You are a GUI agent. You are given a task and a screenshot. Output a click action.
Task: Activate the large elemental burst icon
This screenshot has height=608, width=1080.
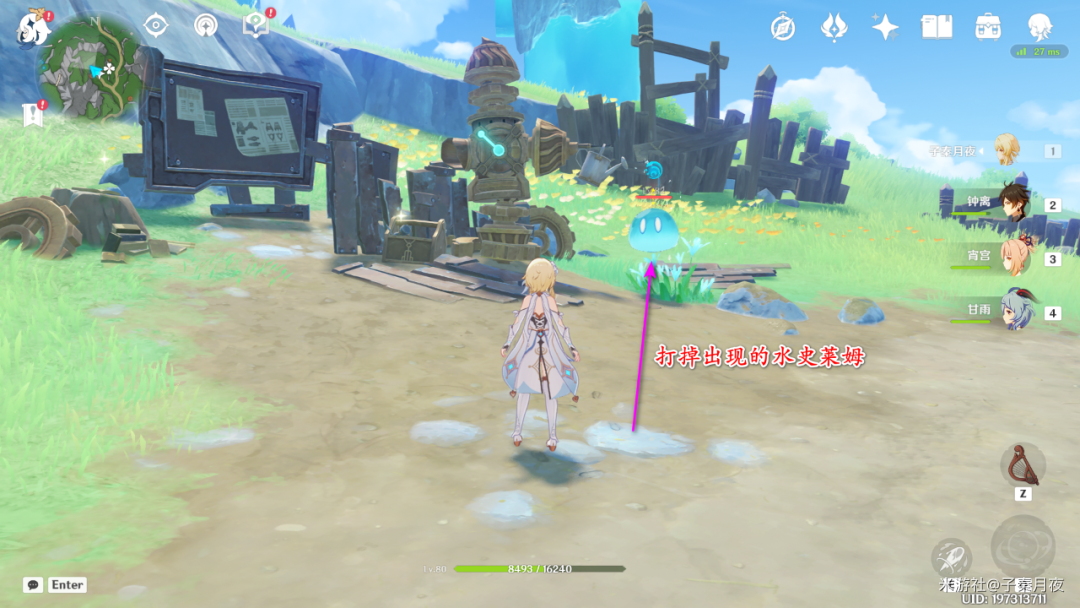coord(1022,547)
